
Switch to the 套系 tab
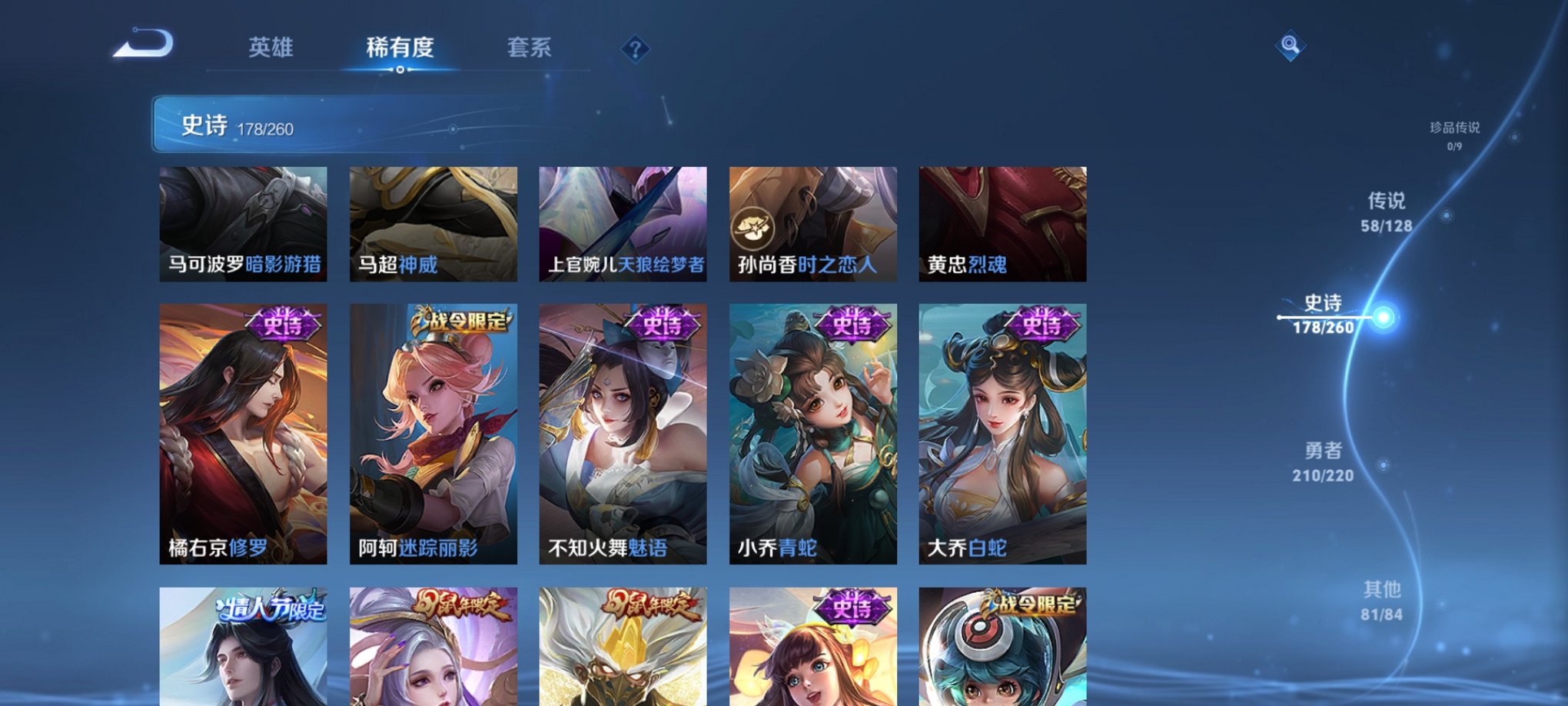click(530, 48)
